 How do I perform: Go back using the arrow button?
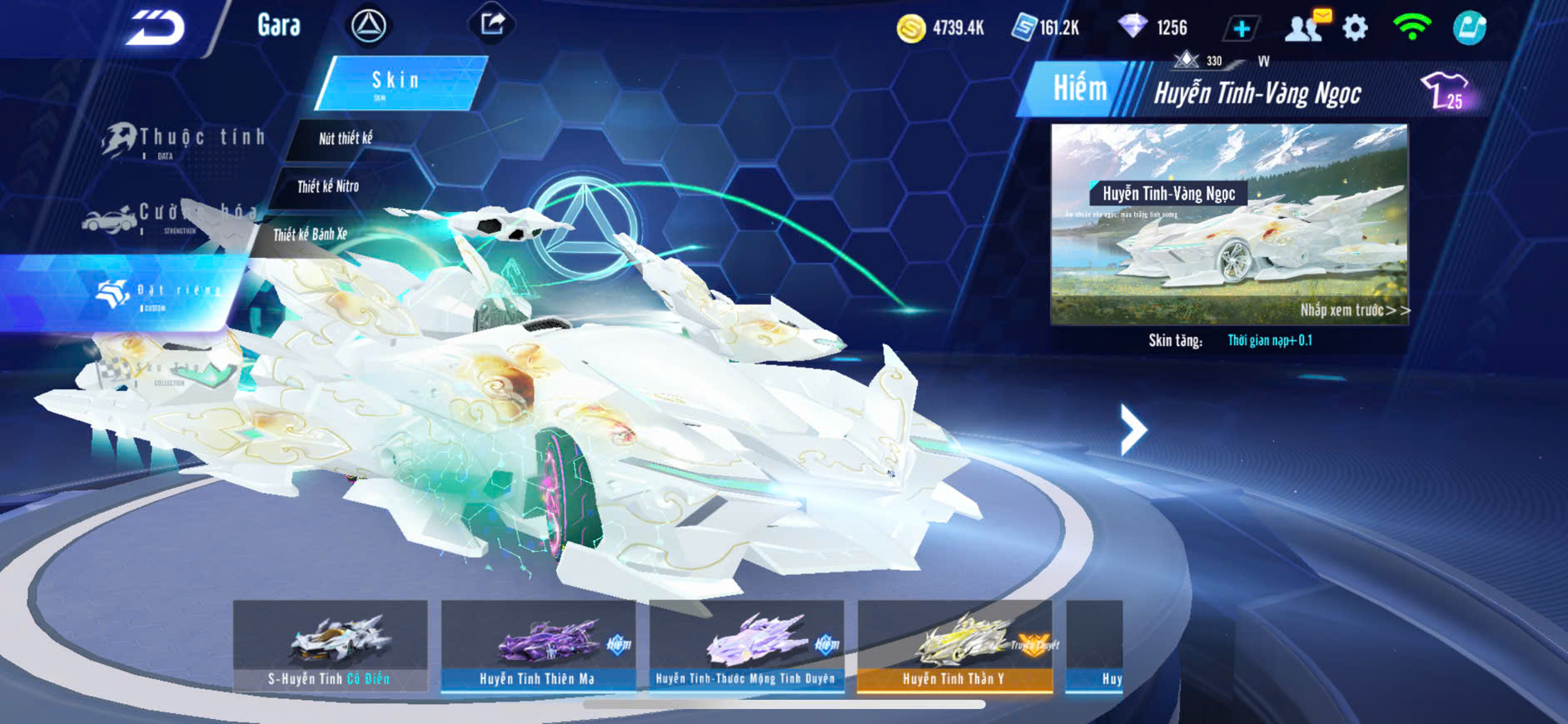[156, 27]
